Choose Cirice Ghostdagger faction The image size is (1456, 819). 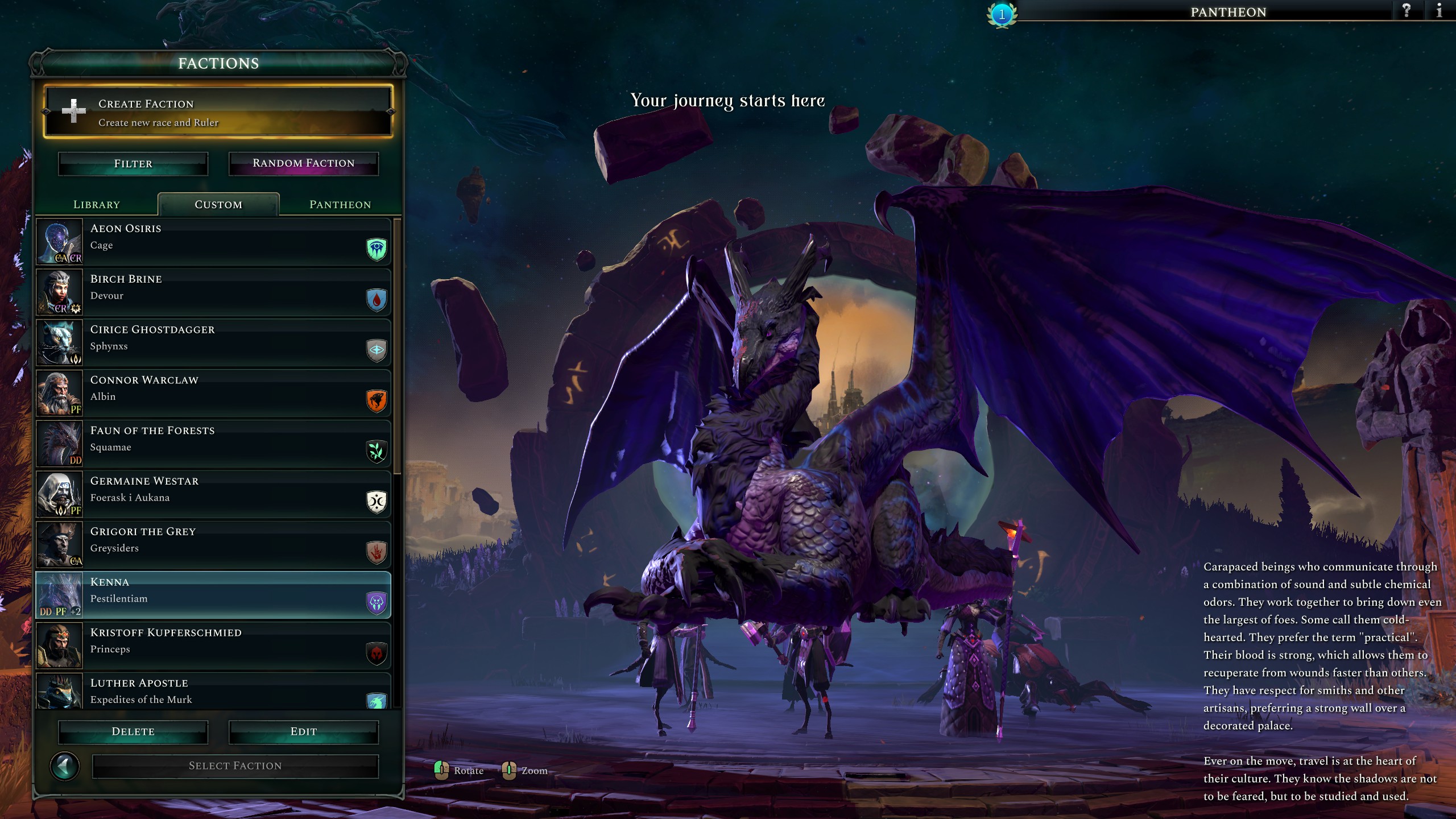(x=213, y=343)
